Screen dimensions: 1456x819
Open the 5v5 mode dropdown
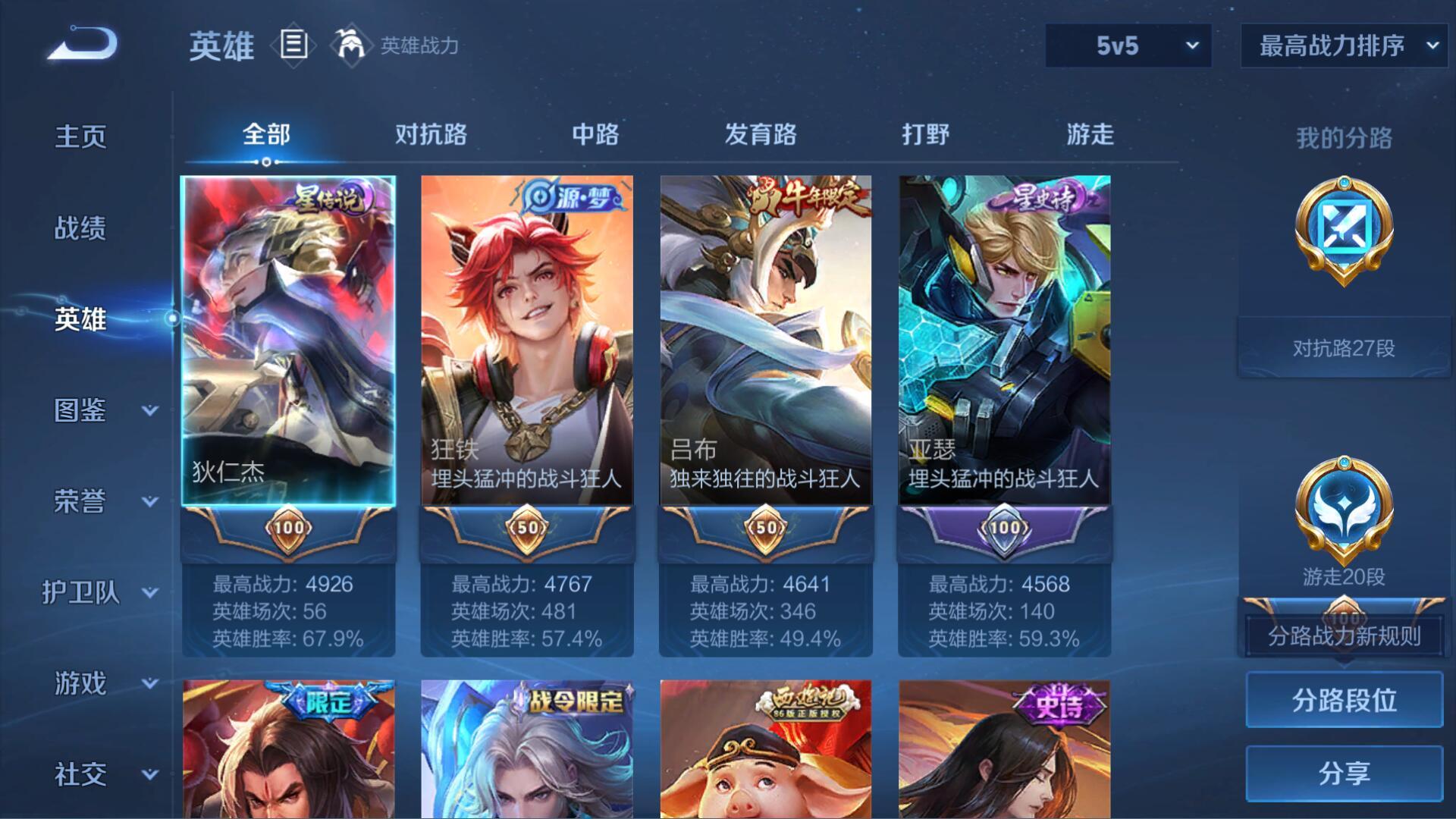click(1128, 45)
